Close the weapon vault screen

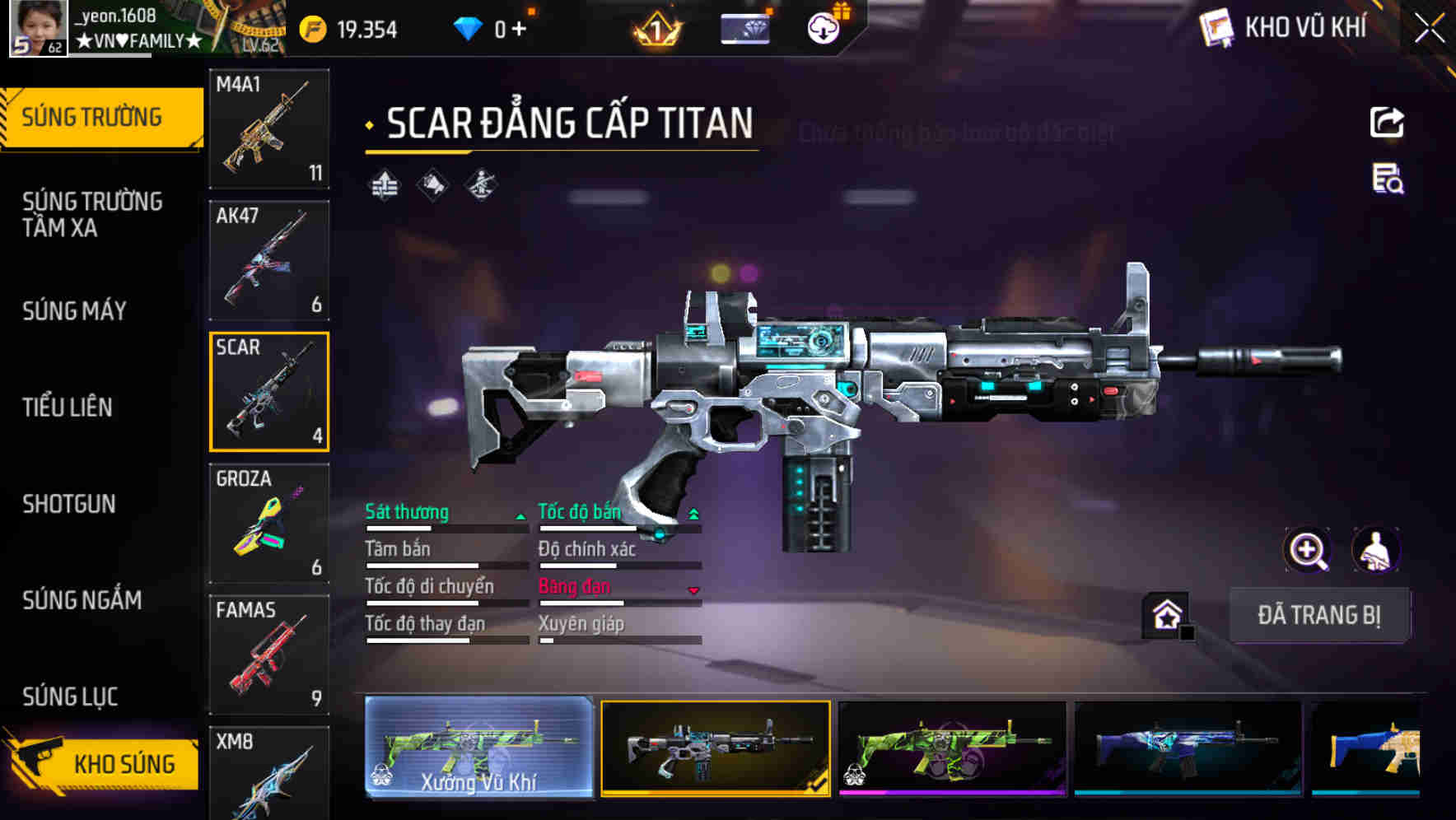pyautogui.click(x=1429, y=29)
